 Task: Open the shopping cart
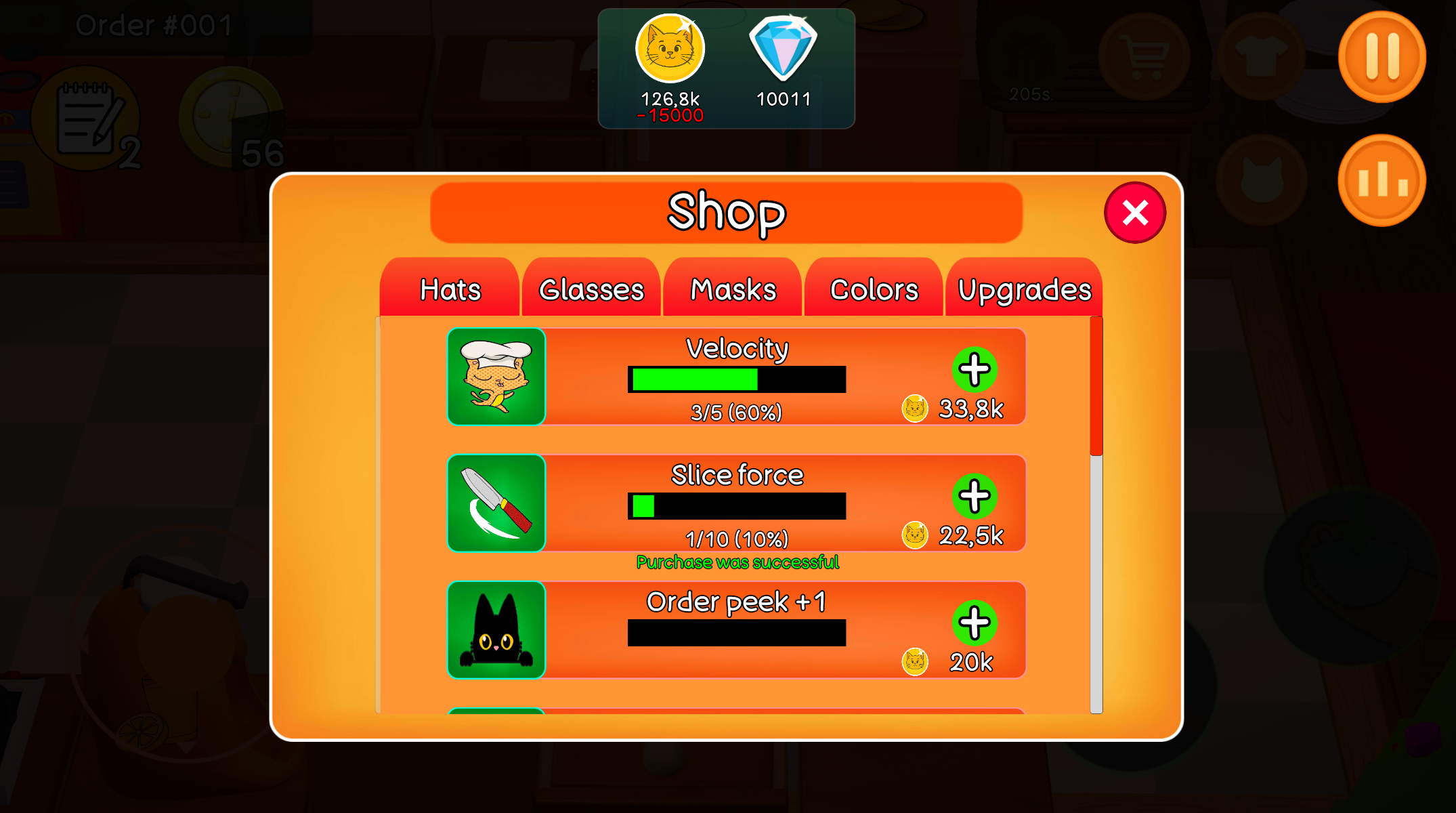pos(1143,58)
